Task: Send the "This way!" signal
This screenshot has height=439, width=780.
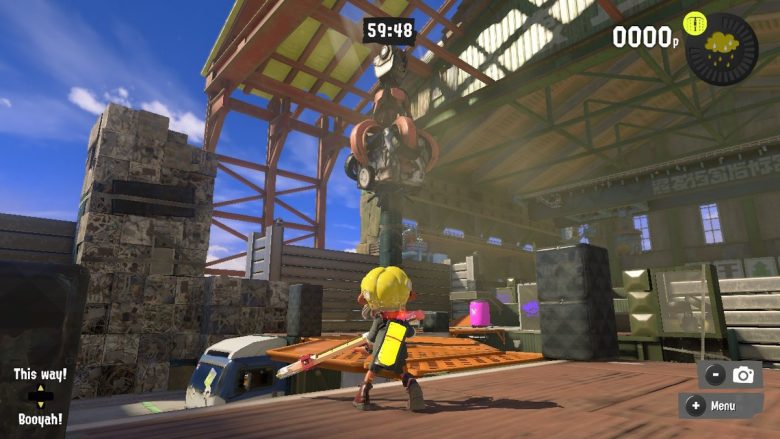Action: [x=39, y=374]
